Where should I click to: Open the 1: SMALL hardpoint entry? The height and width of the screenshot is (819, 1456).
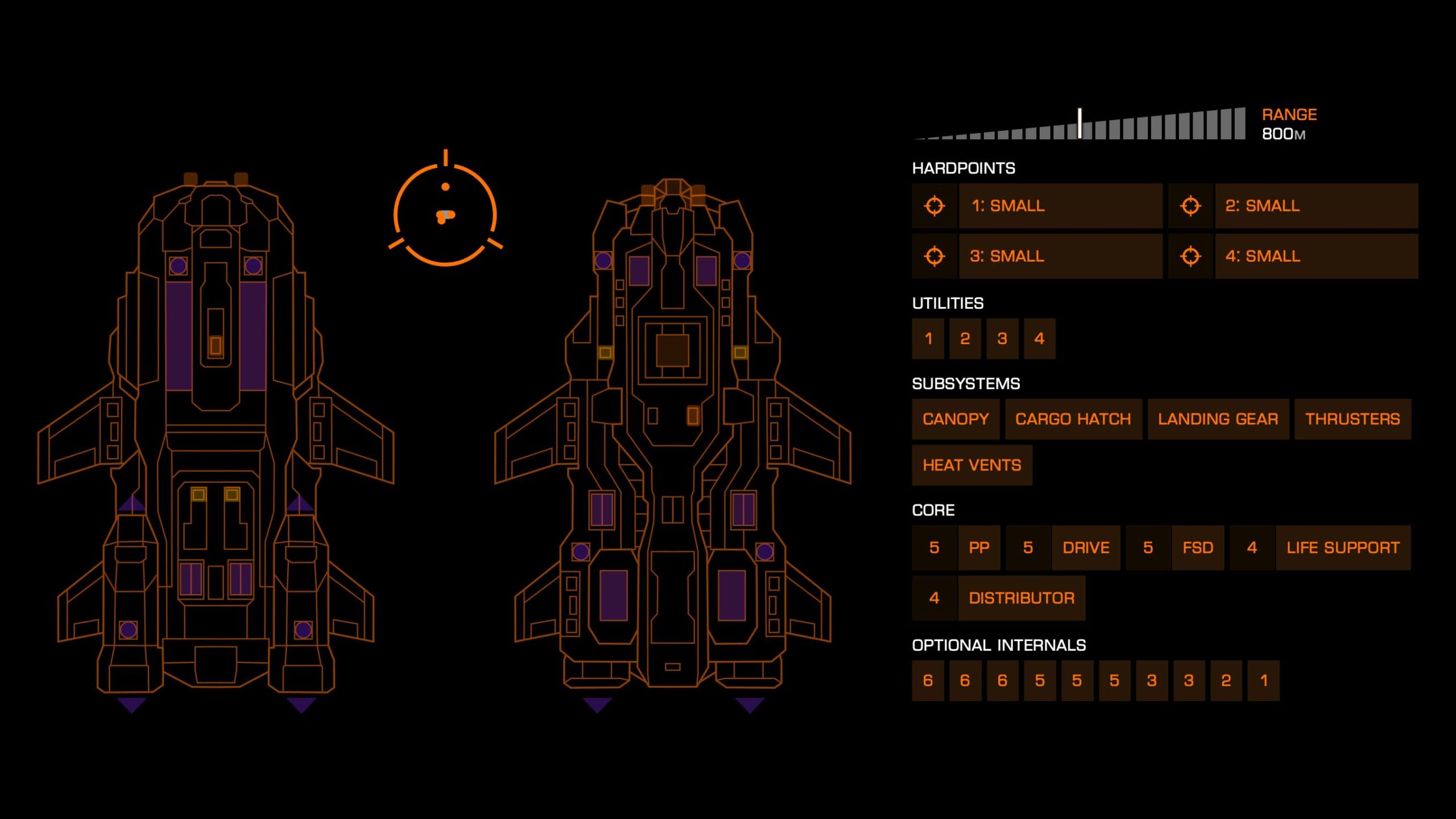coord(1061,206)
